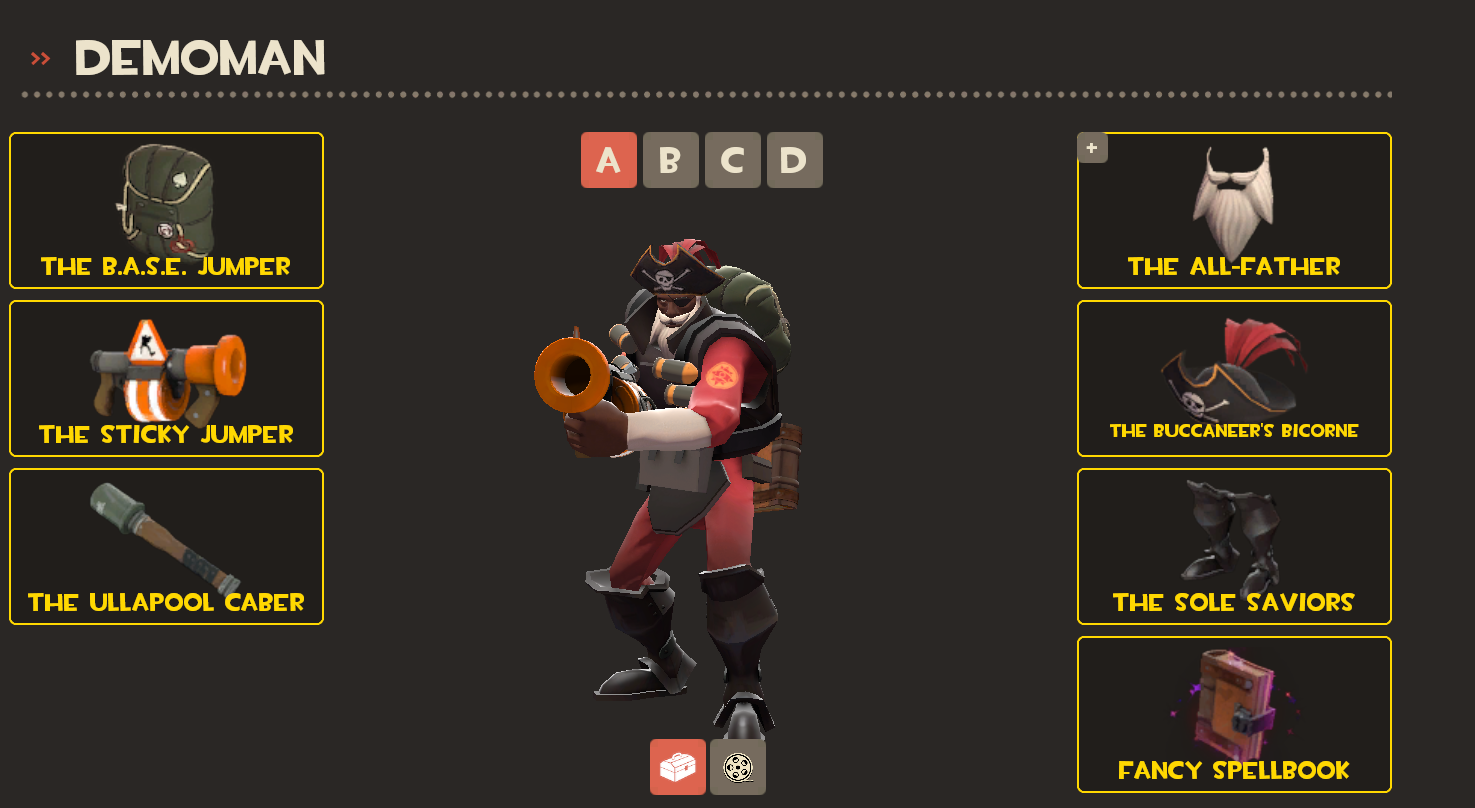Viewport: 1475px width, 808px height.
Task: Open the toolbox crate icon below the model
Action: click(x=678, y=765)
